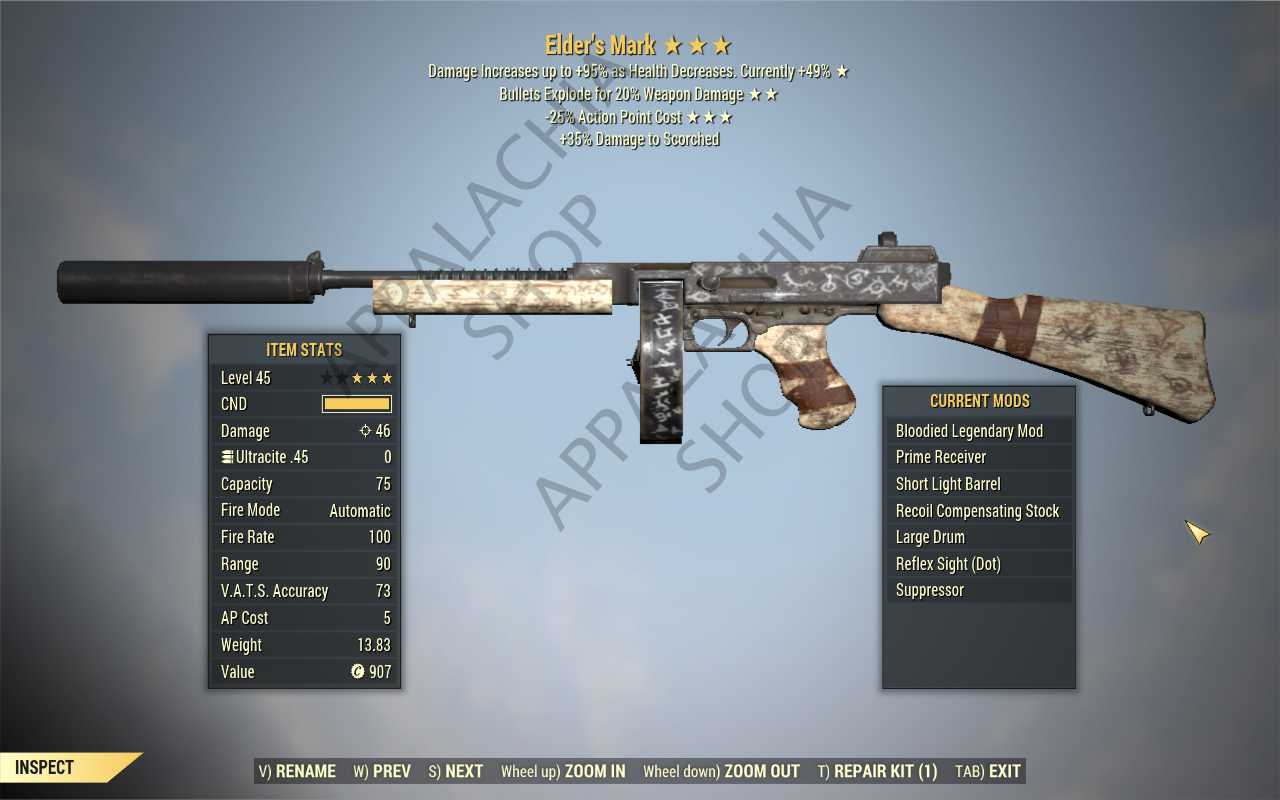
Task: Click the caps coin icon next to Value
Action: [x=357, y=671]
